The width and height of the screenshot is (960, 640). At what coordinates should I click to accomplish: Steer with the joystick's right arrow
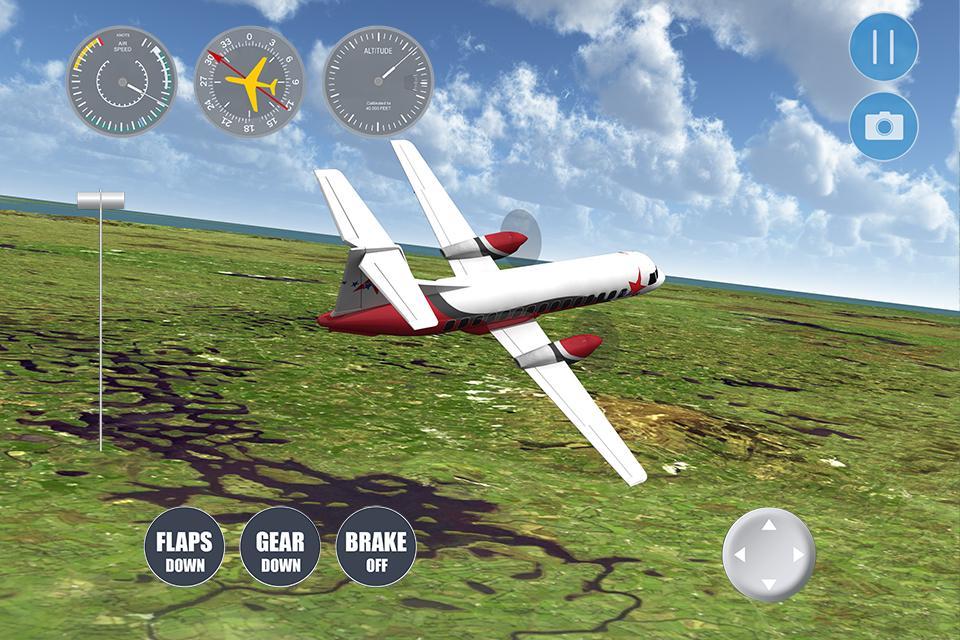point(798,554)
